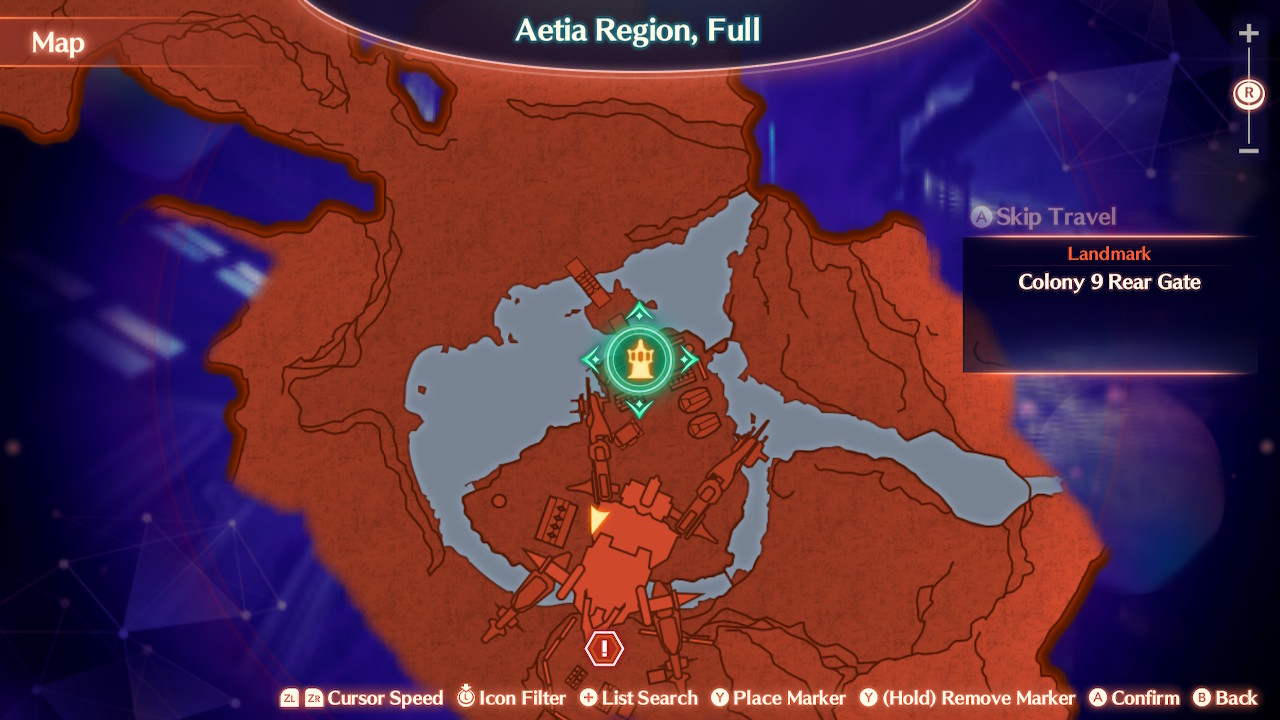The image size is (1280, 720).
Task: Open the Cursor Speed options
Action: pyautogui.click(x=385, y=698)
